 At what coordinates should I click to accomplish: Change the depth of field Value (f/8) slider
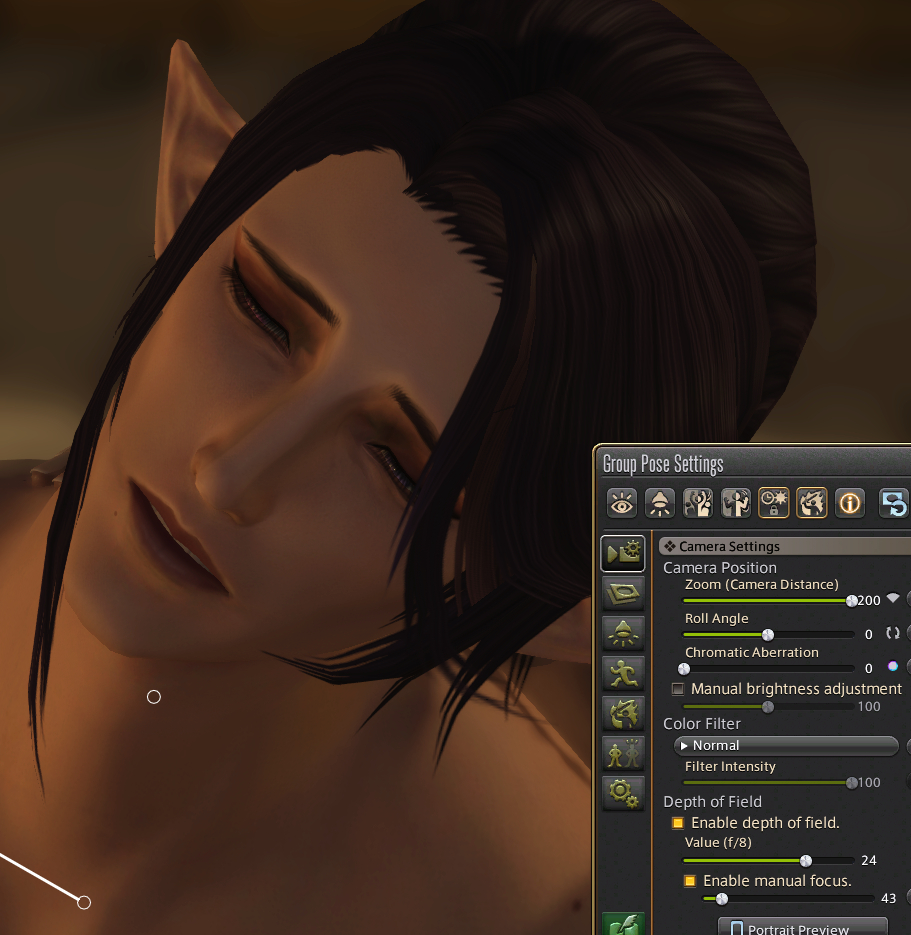click(x=767, y=860)
